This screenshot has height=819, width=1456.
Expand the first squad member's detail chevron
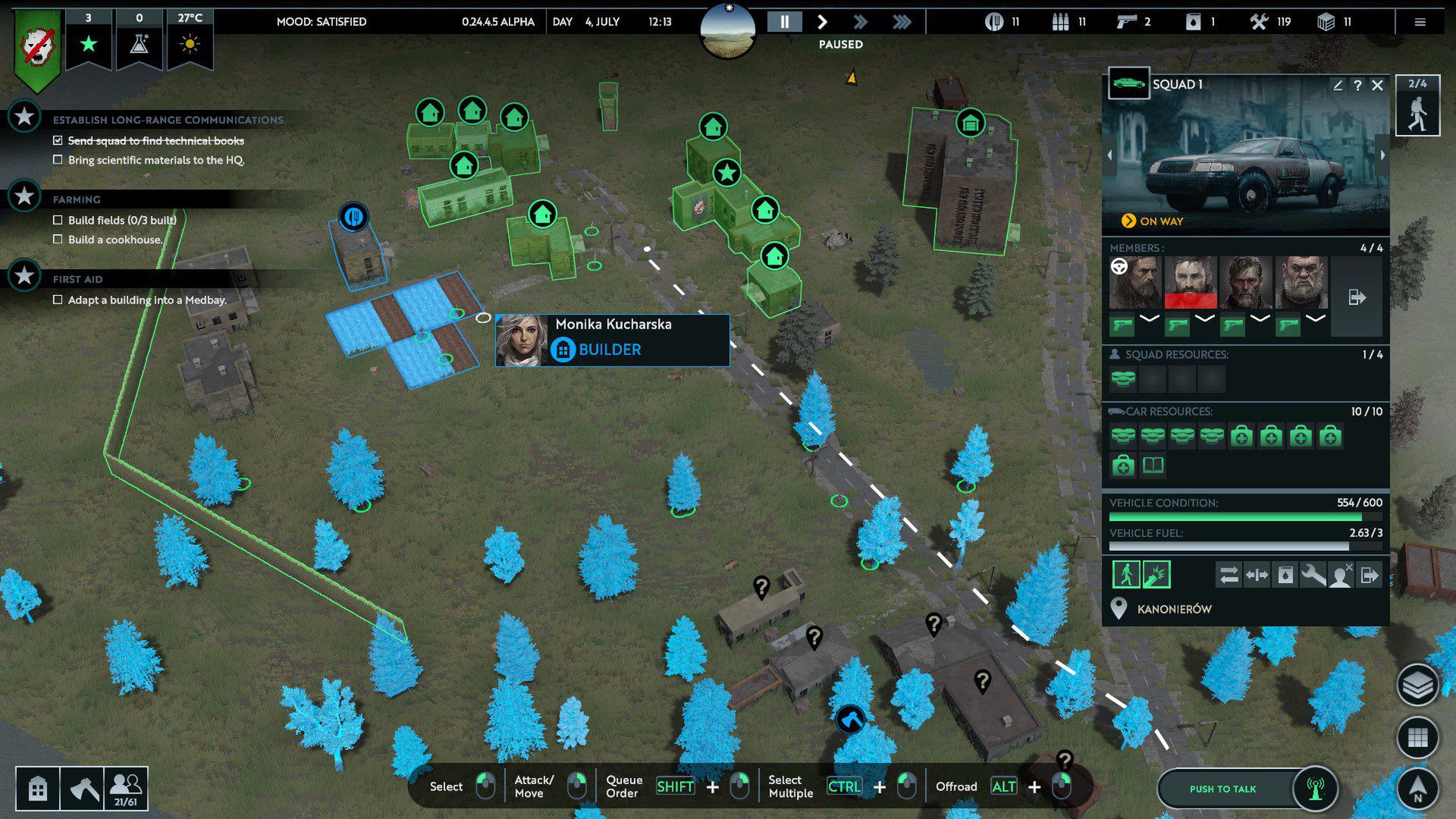1149,318
